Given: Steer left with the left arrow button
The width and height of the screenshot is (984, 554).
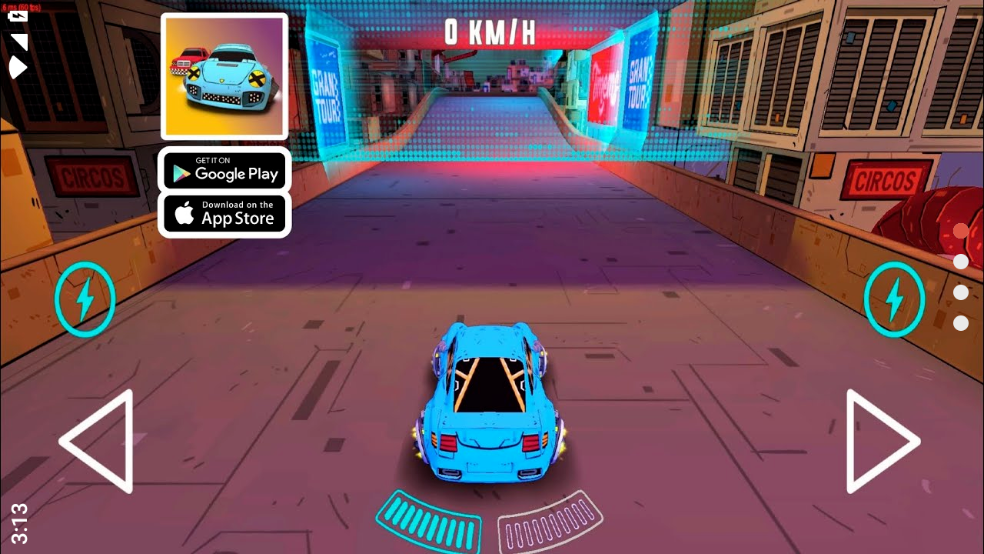Looking at the screenshot, I should 98,441.
